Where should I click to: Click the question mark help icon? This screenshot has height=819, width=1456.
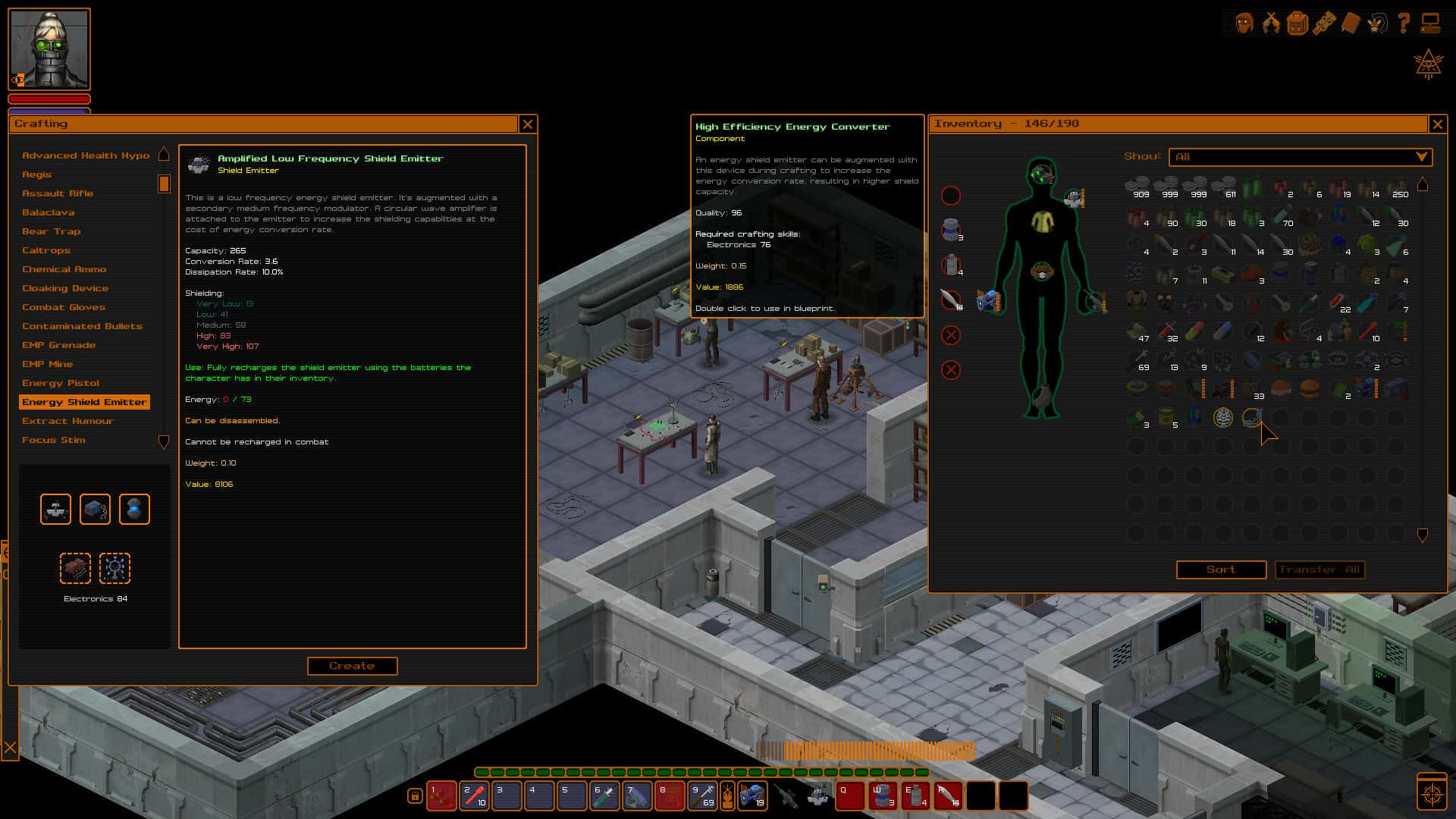pyautogui.click(x=1403, y=23)
